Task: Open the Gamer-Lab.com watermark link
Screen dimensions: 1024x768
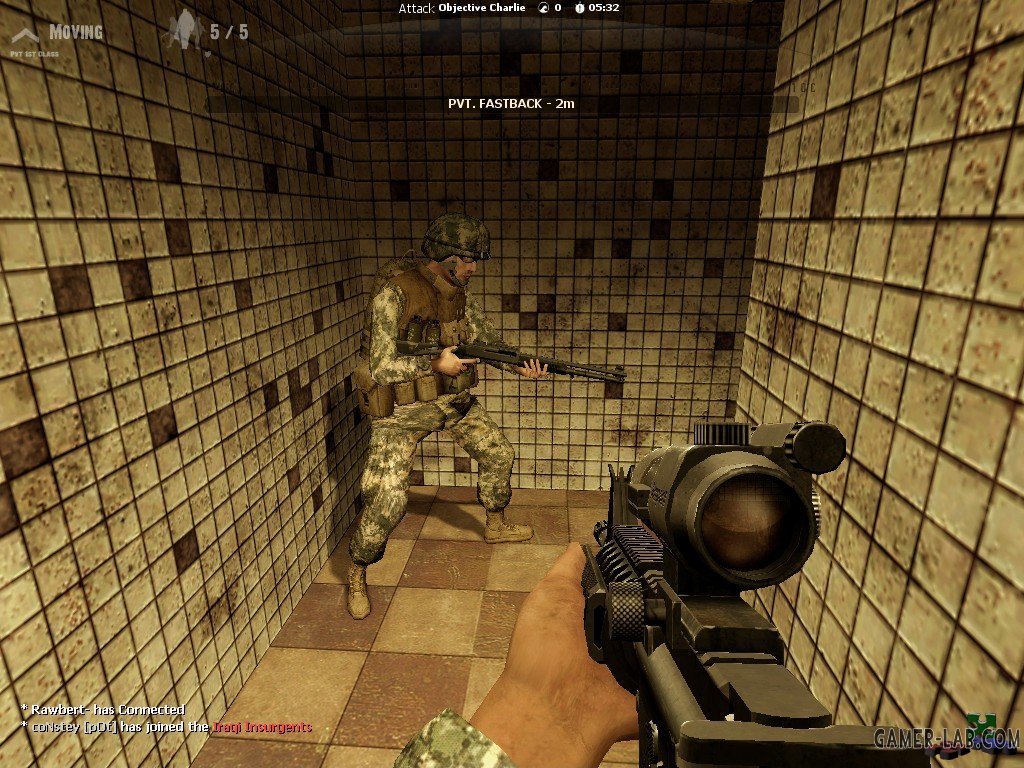Action: click(x=944, y=738)
